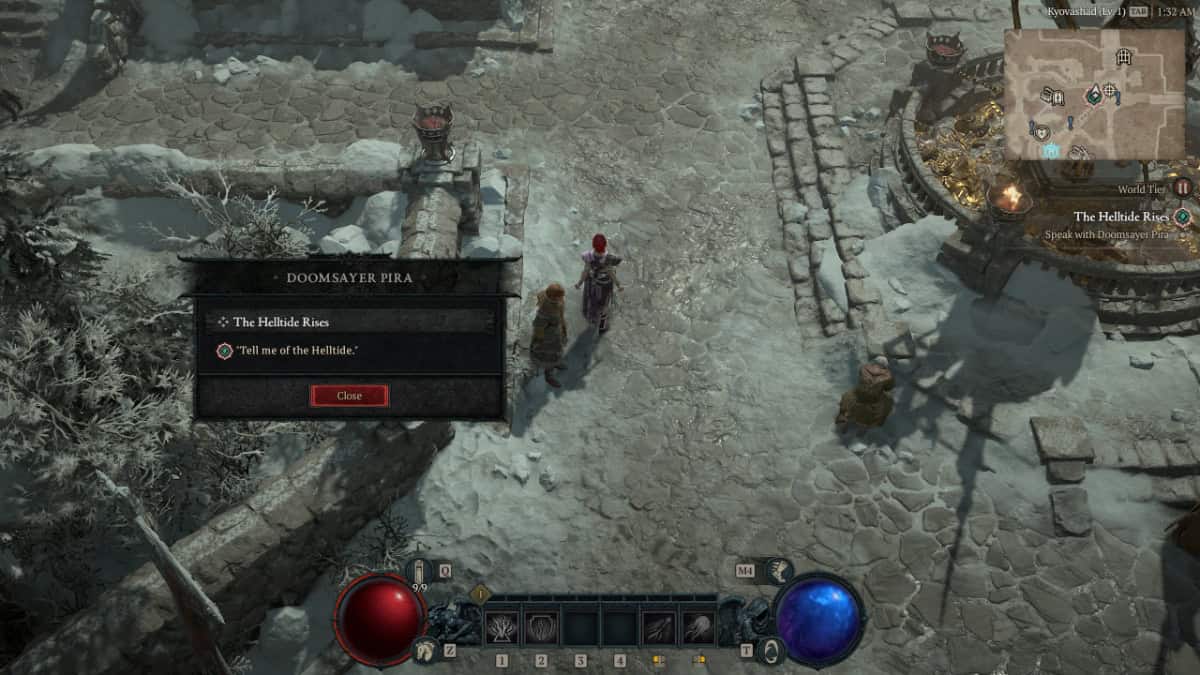Viewport: 1200px width, 675px height.
Task: Activate the second skill slot, shield icon
Action: [x=541, y=628]
